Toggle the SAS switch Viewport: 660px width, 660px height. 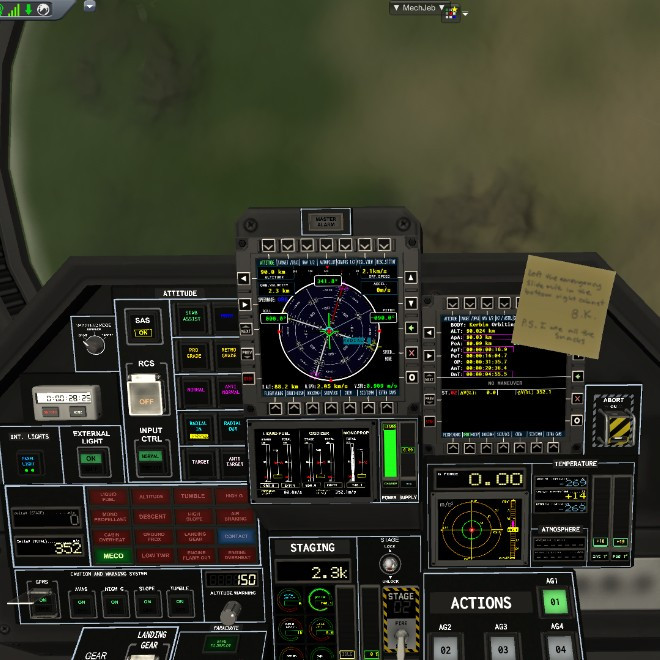click(143, 332)
